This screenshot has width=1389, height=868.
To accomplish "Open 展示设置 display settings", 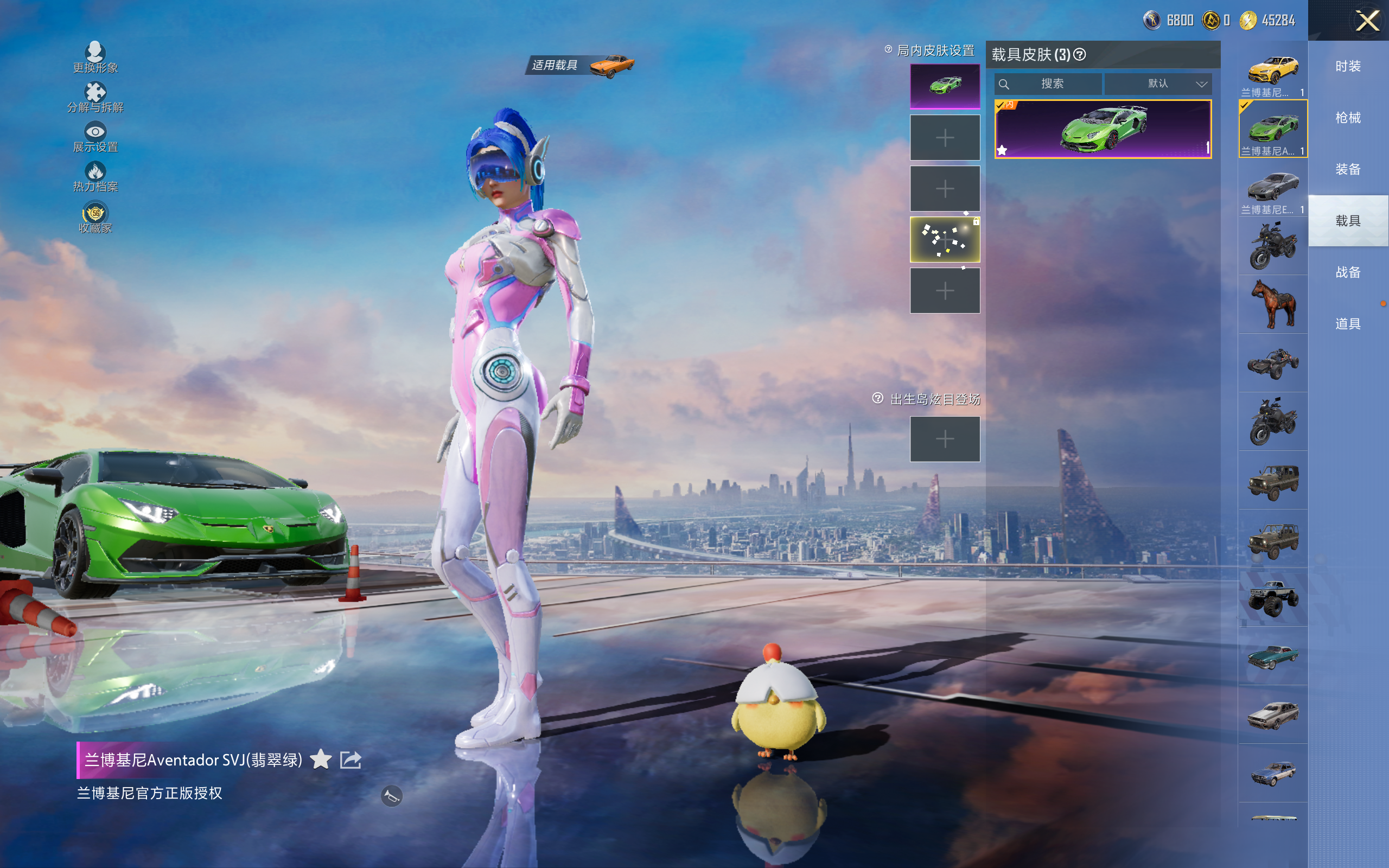I will (95, 137).
